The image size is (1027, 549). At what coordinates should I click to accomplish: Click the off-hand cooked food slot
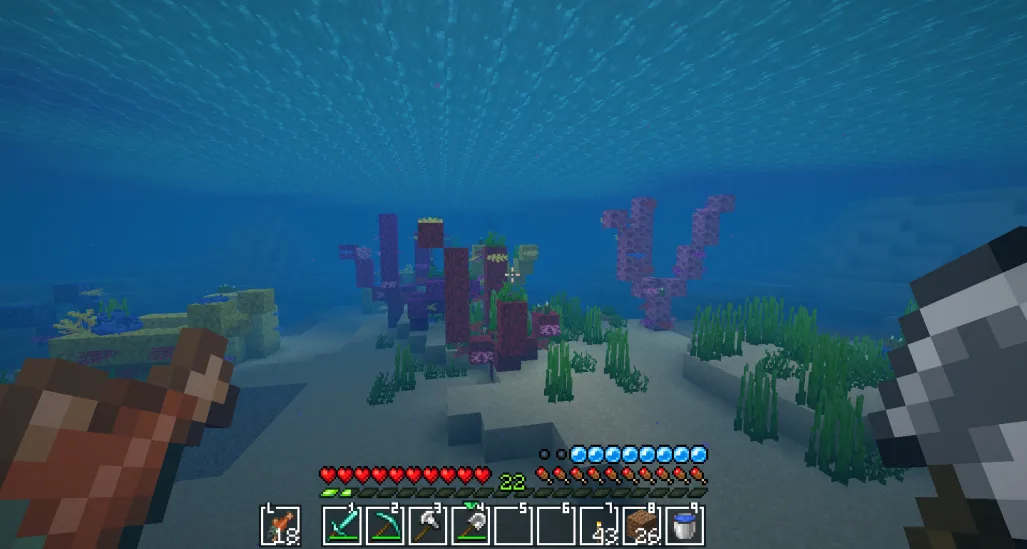[280, 526]
